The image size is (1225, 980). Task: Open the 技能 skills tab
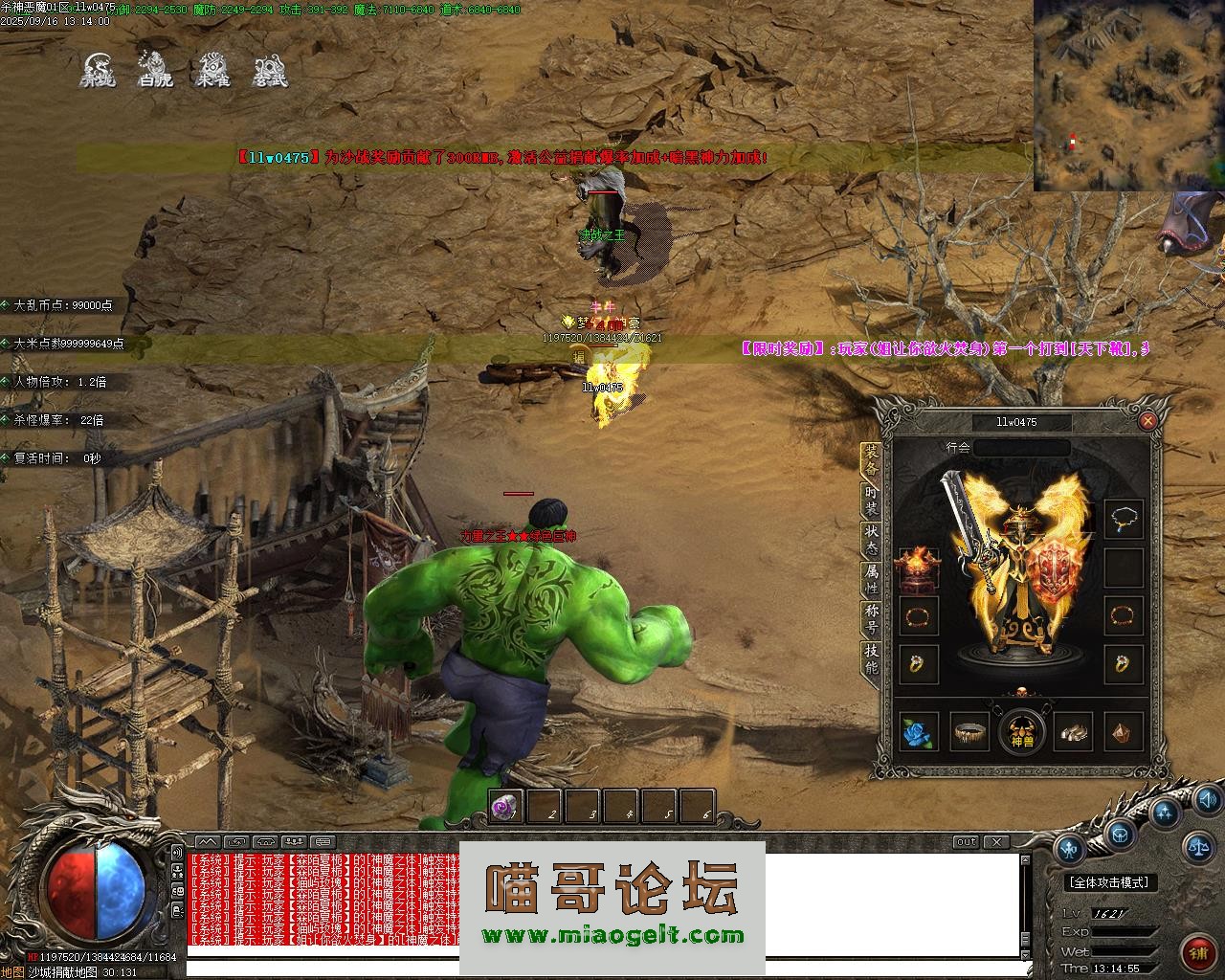point(871,659)
